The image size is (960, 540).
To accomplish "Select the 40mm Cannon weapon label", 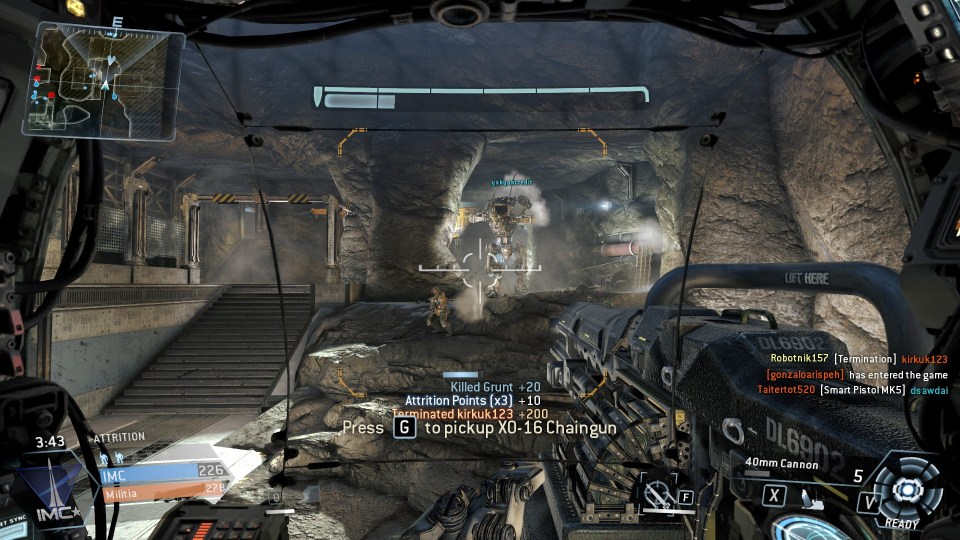I will (x=781, y=464).
